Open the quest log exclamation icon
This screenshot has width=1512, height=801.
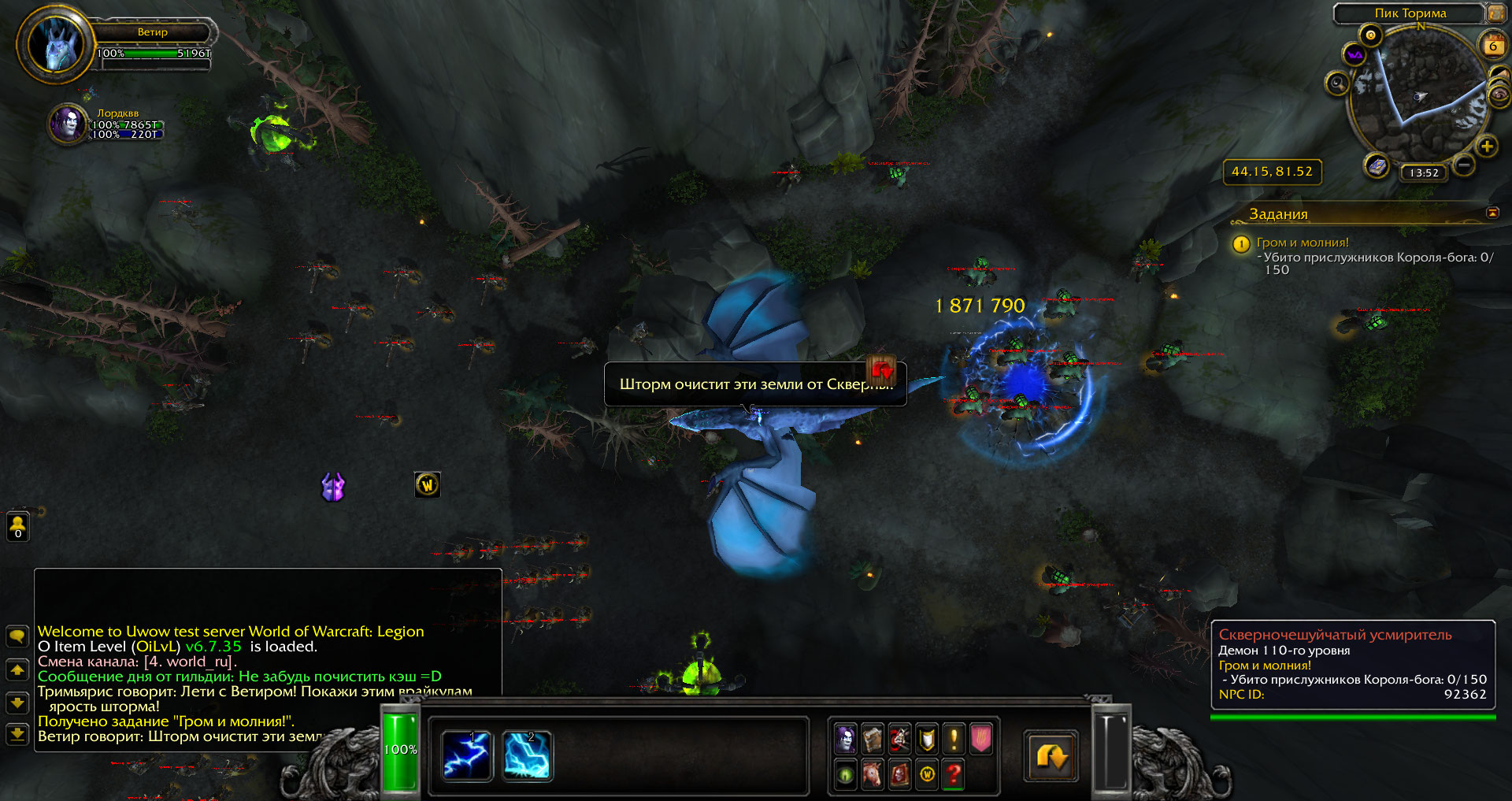954,739
